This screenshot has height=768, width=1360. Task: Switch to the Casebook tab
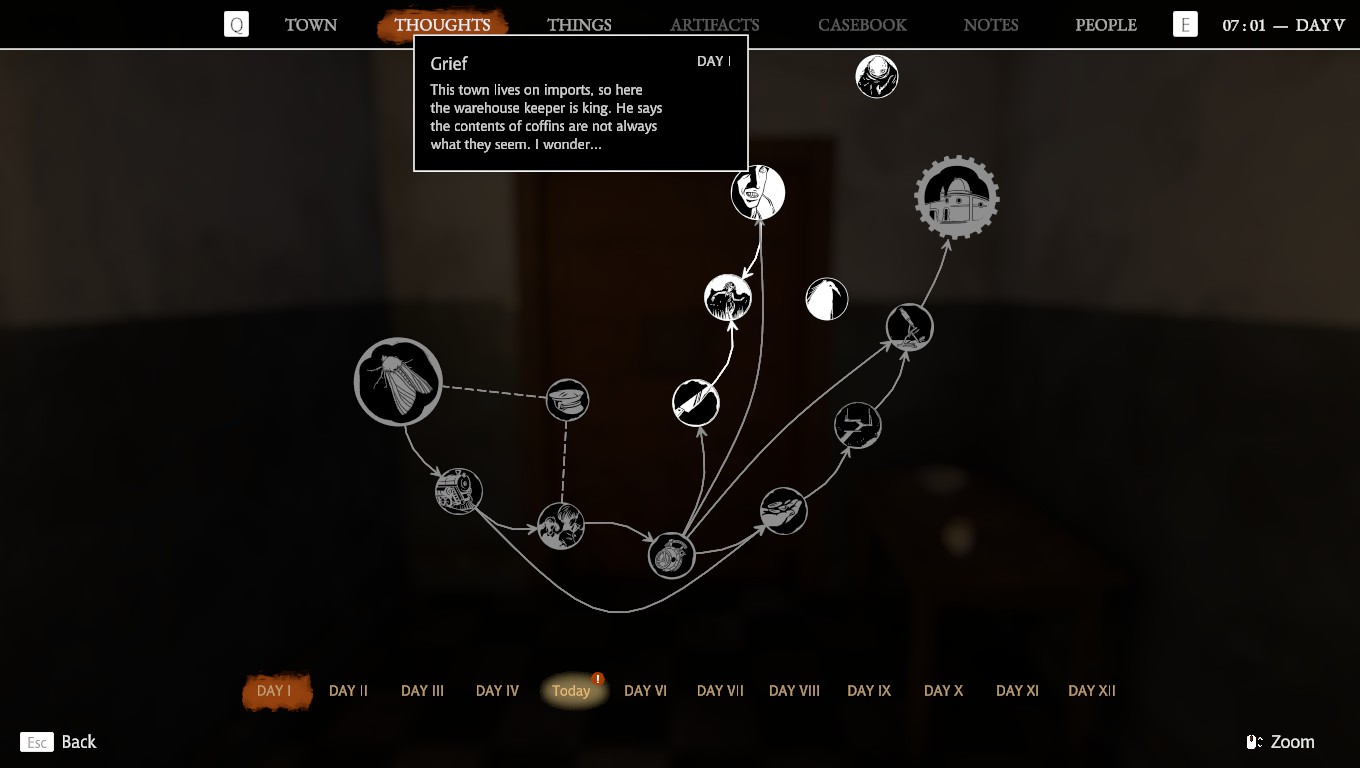[x=862, y=25]
